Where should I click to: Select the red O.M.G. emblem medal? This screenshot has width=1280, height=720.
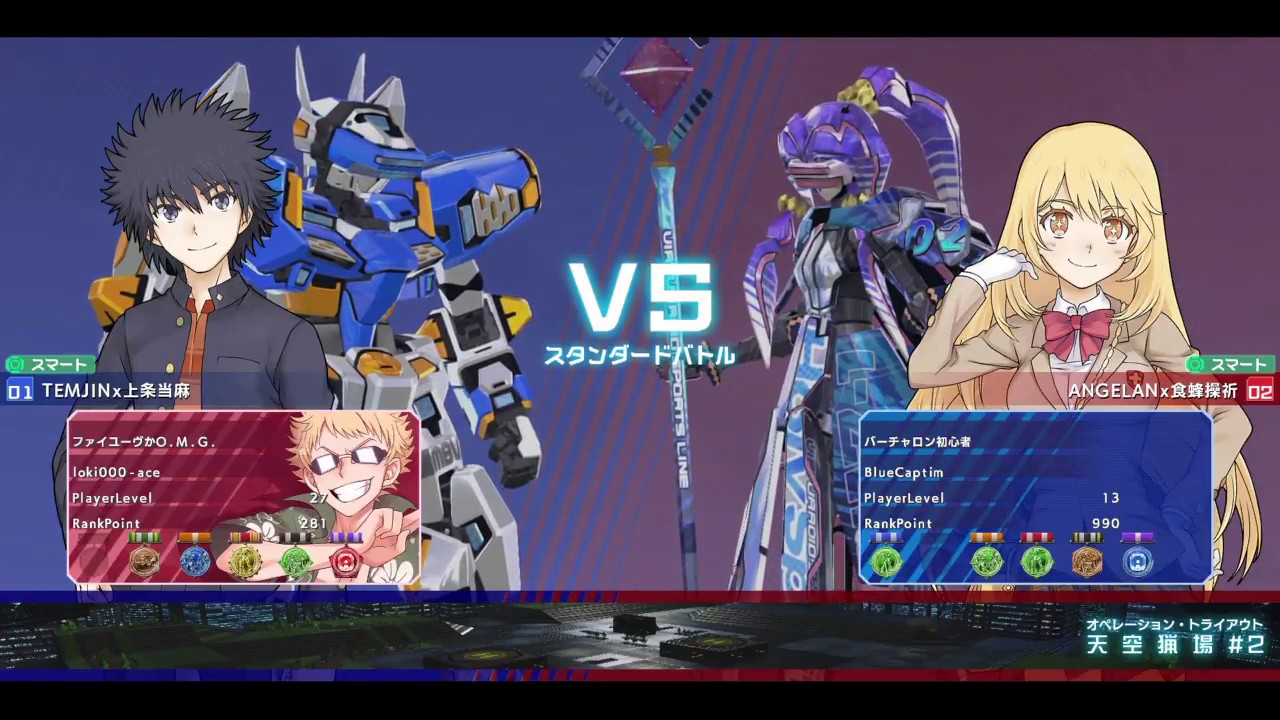click(x=344, y=561)
